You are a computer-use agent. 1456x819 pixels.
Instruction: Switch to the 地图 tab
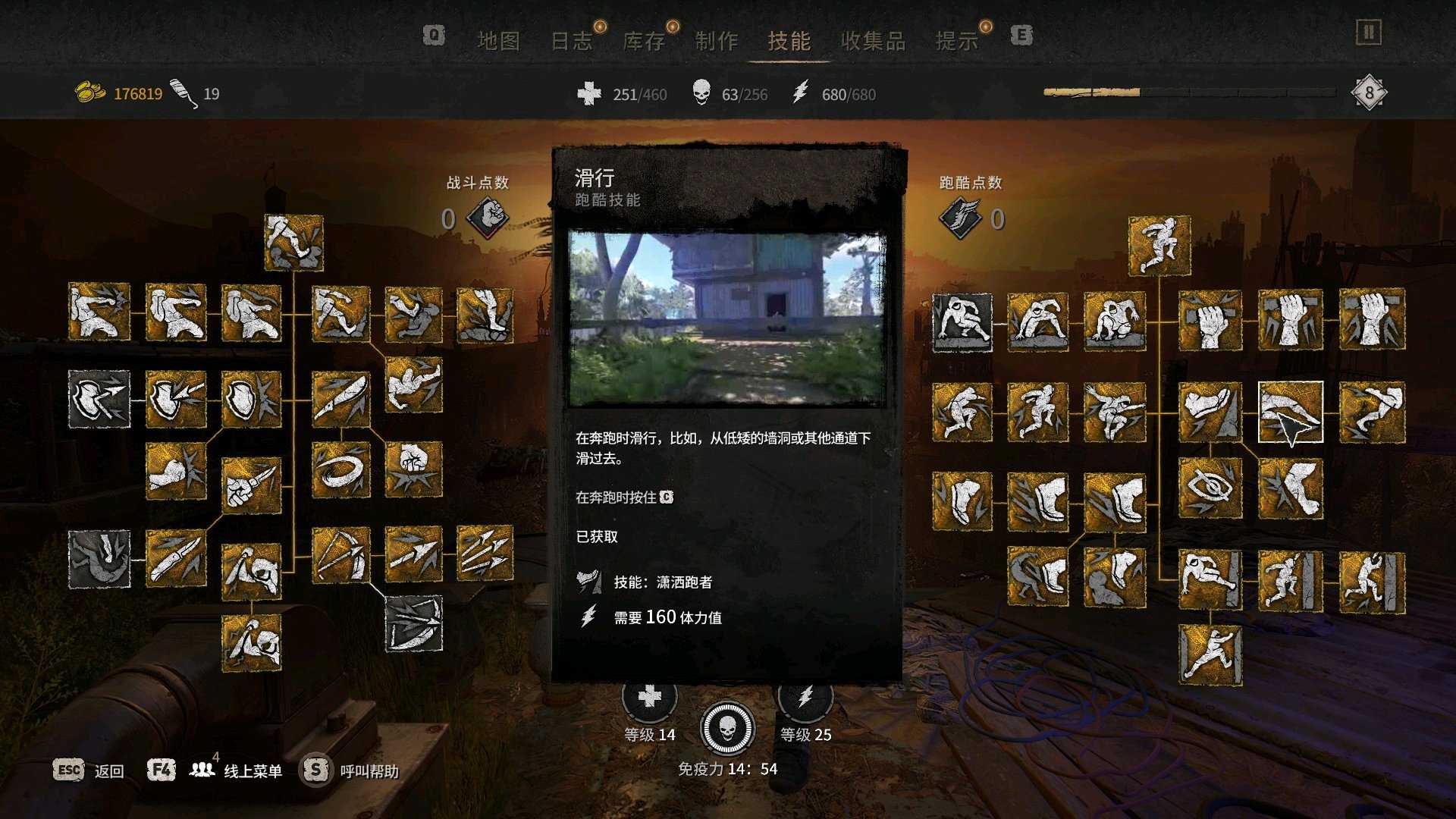pyautogui.click(x=501, y=41)
